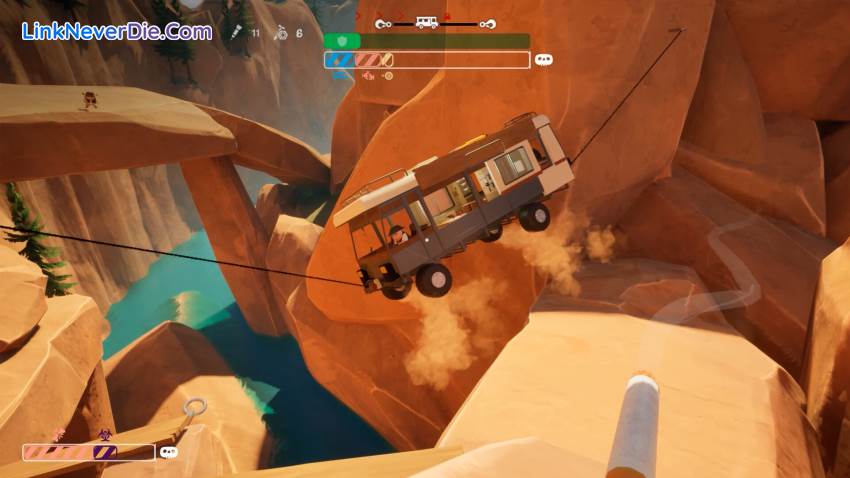Viewport: 850px width, 478px height.
Task: Select the right winch hook icon
Action: click(x=487, y=22)
